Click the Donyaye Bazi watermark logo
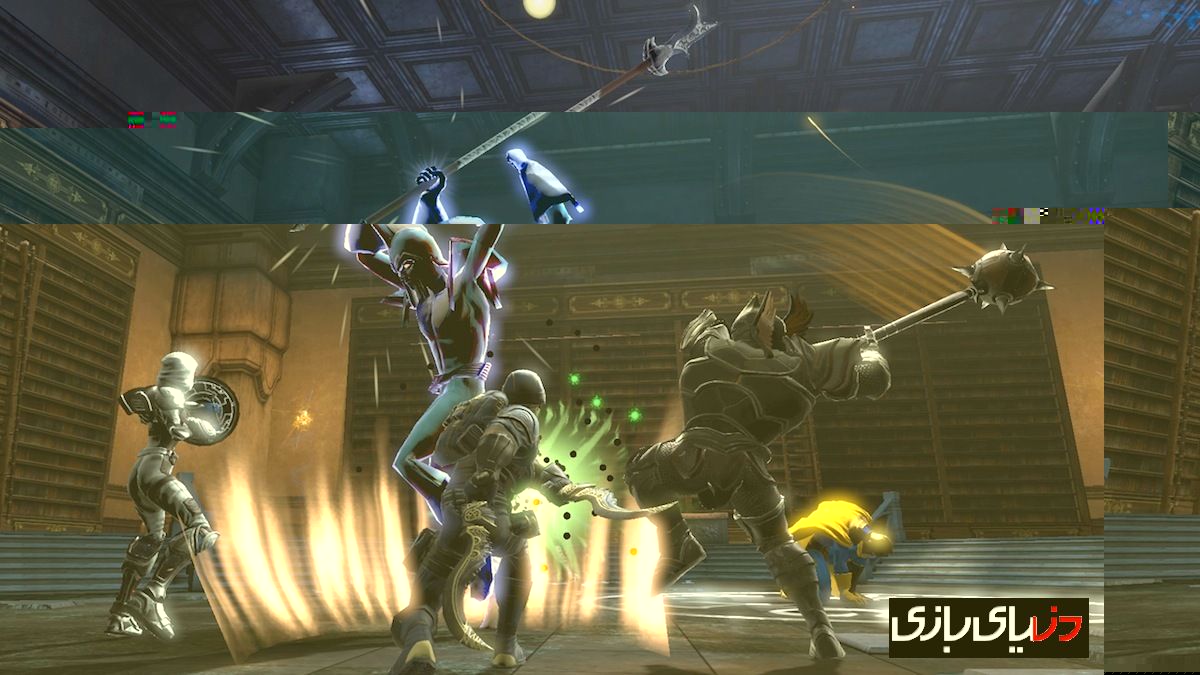1200x675 pixels. point(988,627)
